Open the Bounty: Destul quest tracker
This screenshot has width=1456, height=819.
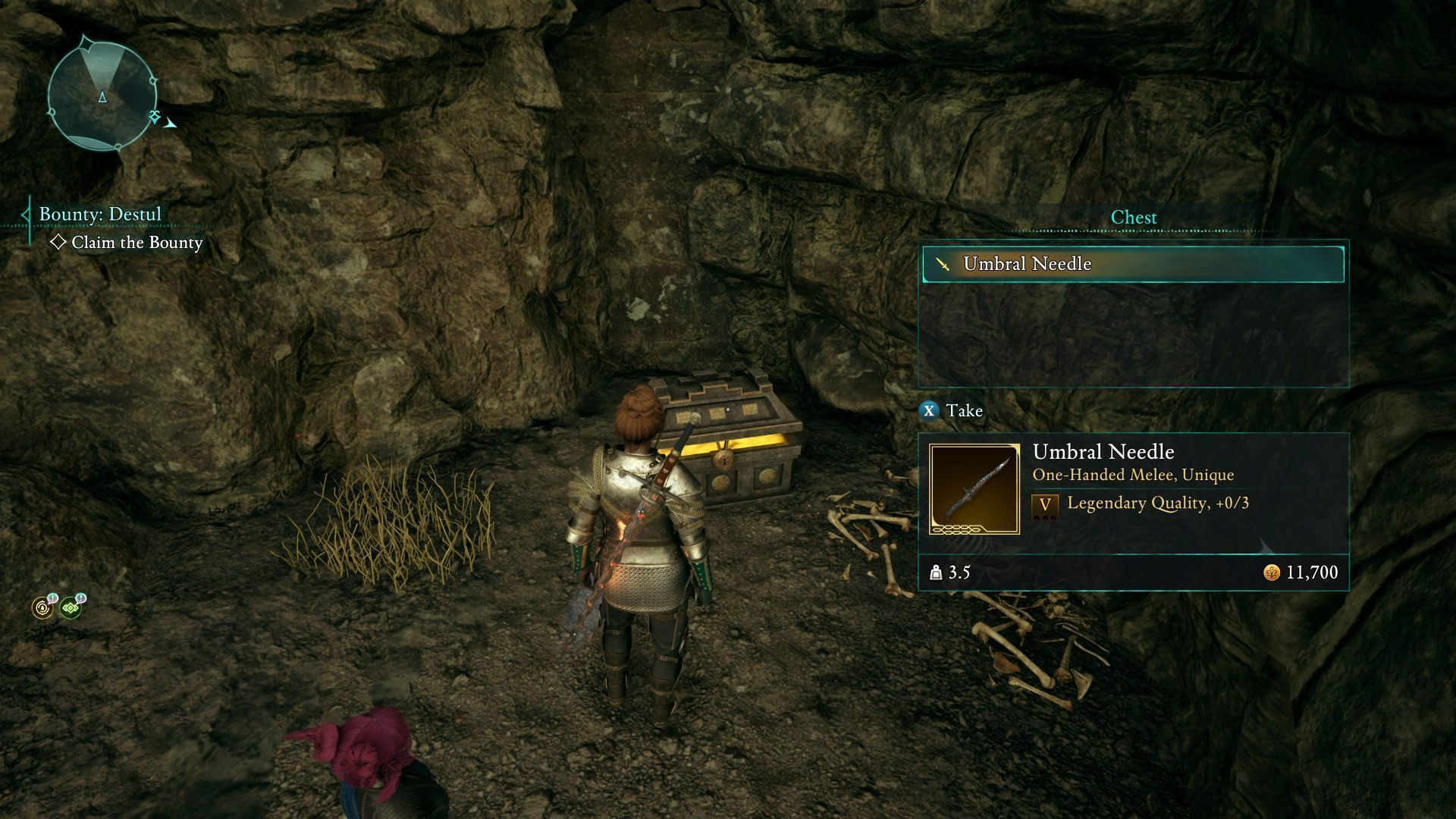(x=100, y=214)
